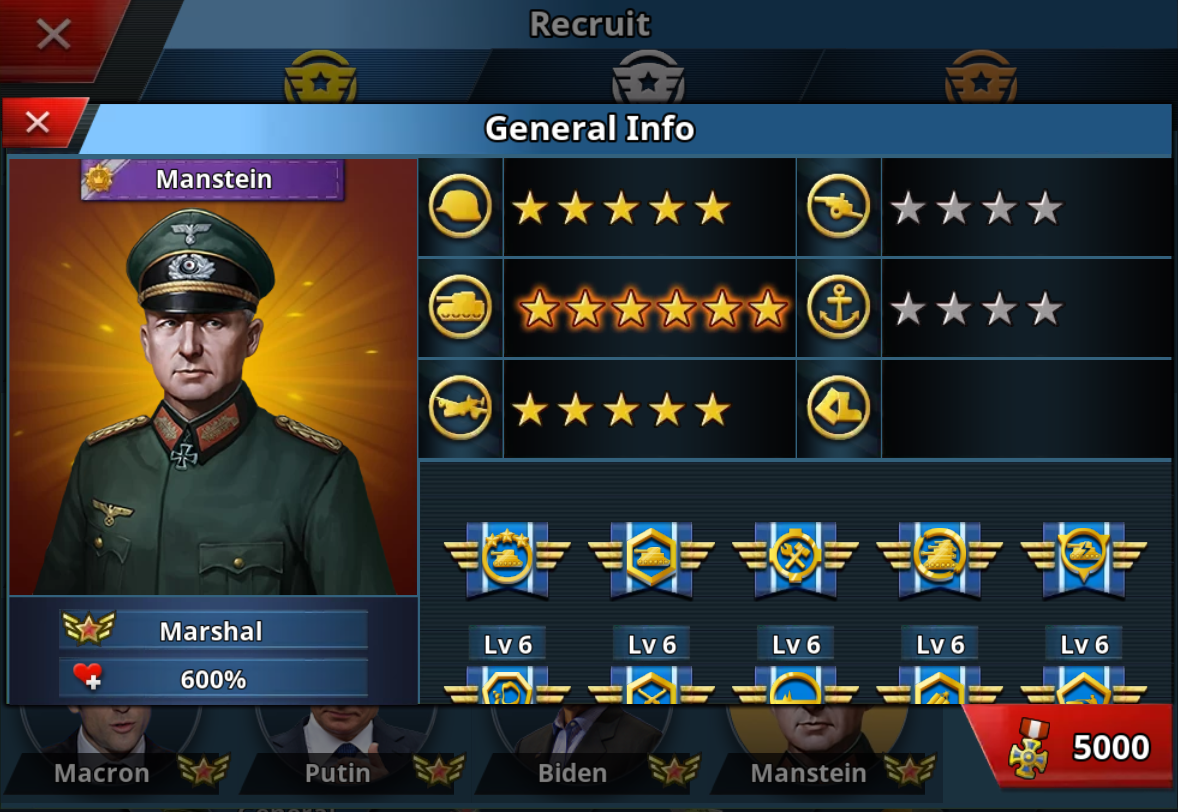Inspect the hexagon tank skill badge
The height and width of the screenshot is (812, 1178).
[651, 557]
